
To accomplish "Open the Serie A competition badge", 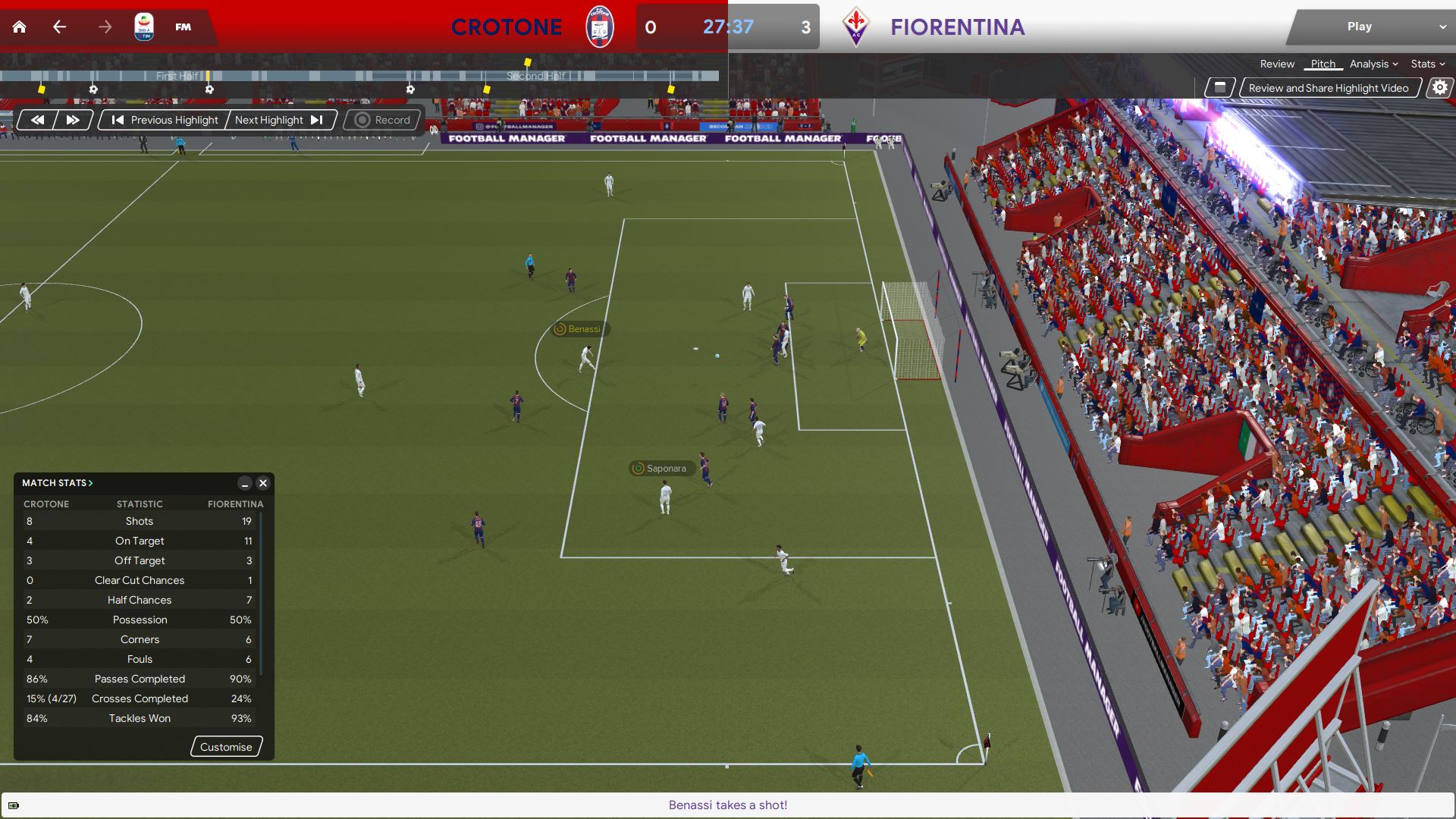I will point(143,27).
